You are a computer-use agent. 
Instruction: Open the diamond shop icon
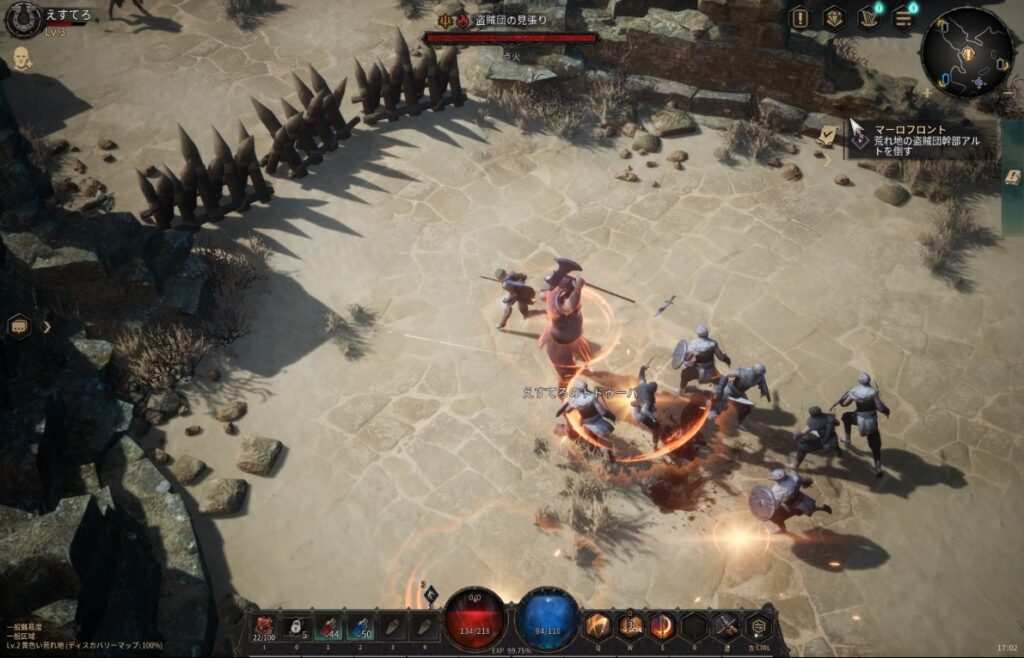point(833,17)
